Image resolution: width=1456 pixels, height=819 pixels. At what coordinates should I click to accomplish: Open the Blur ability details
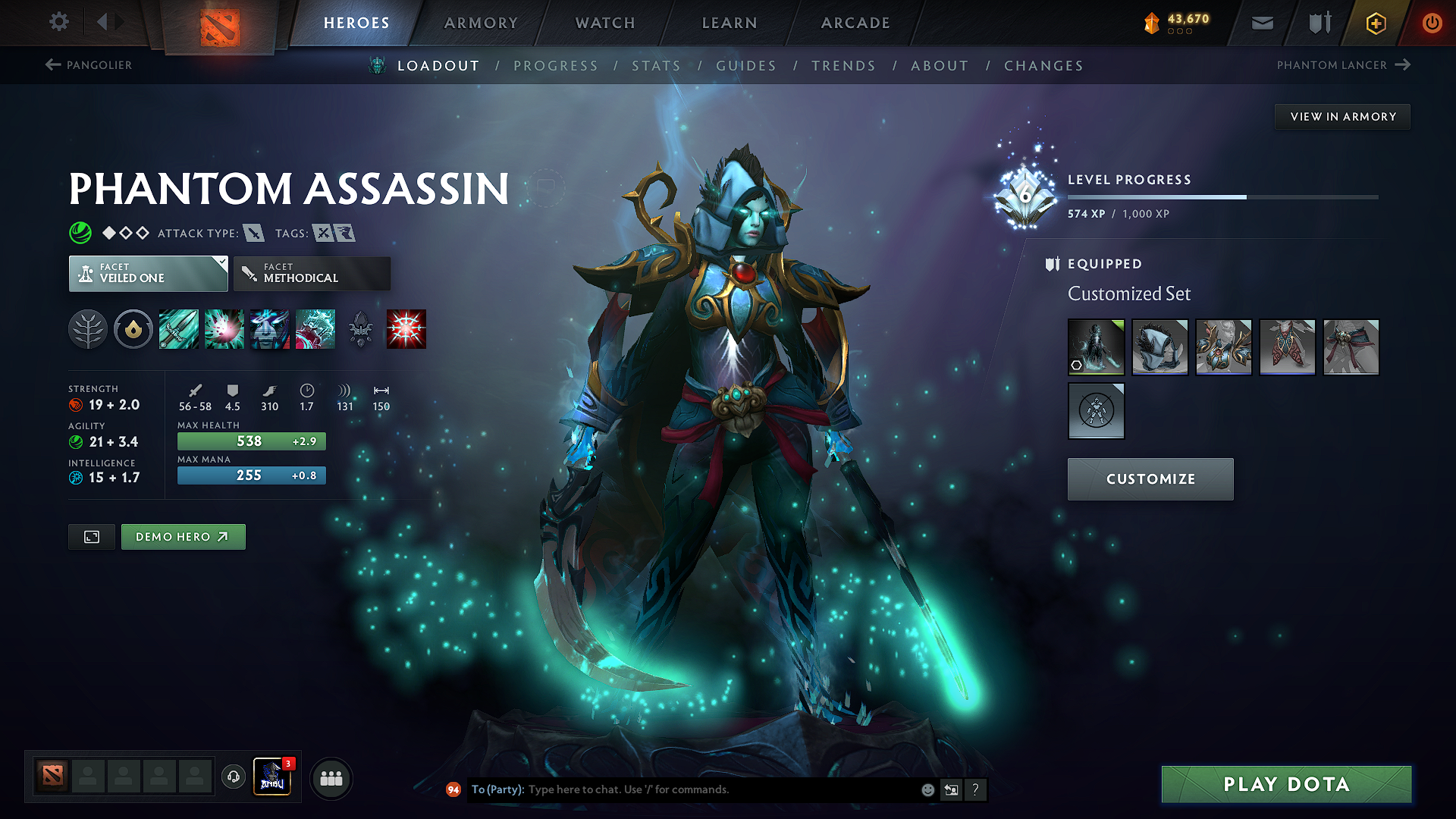[x=270, y=329]
